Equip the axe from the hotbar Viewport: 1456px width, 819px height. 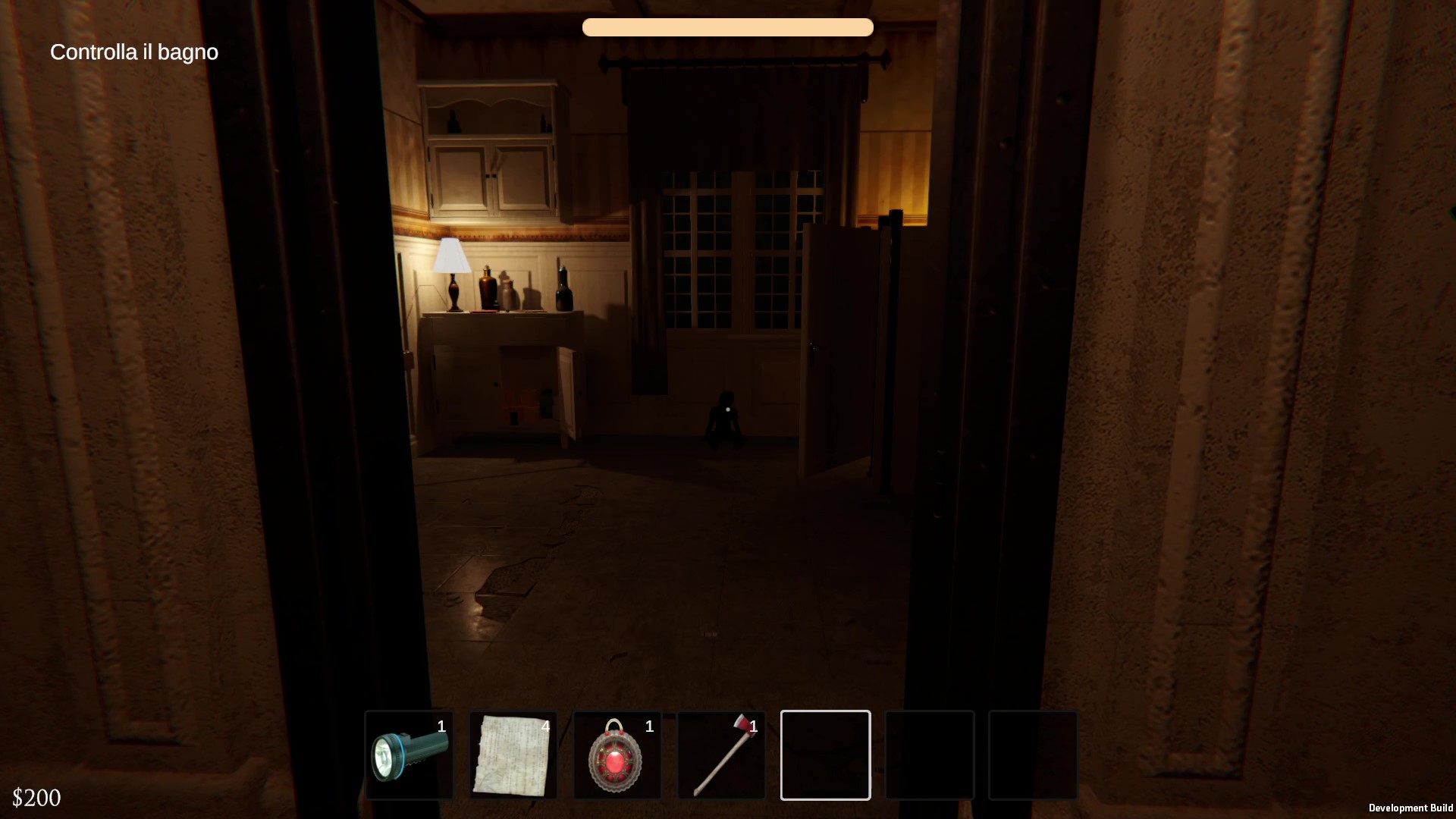click(720, 755)
